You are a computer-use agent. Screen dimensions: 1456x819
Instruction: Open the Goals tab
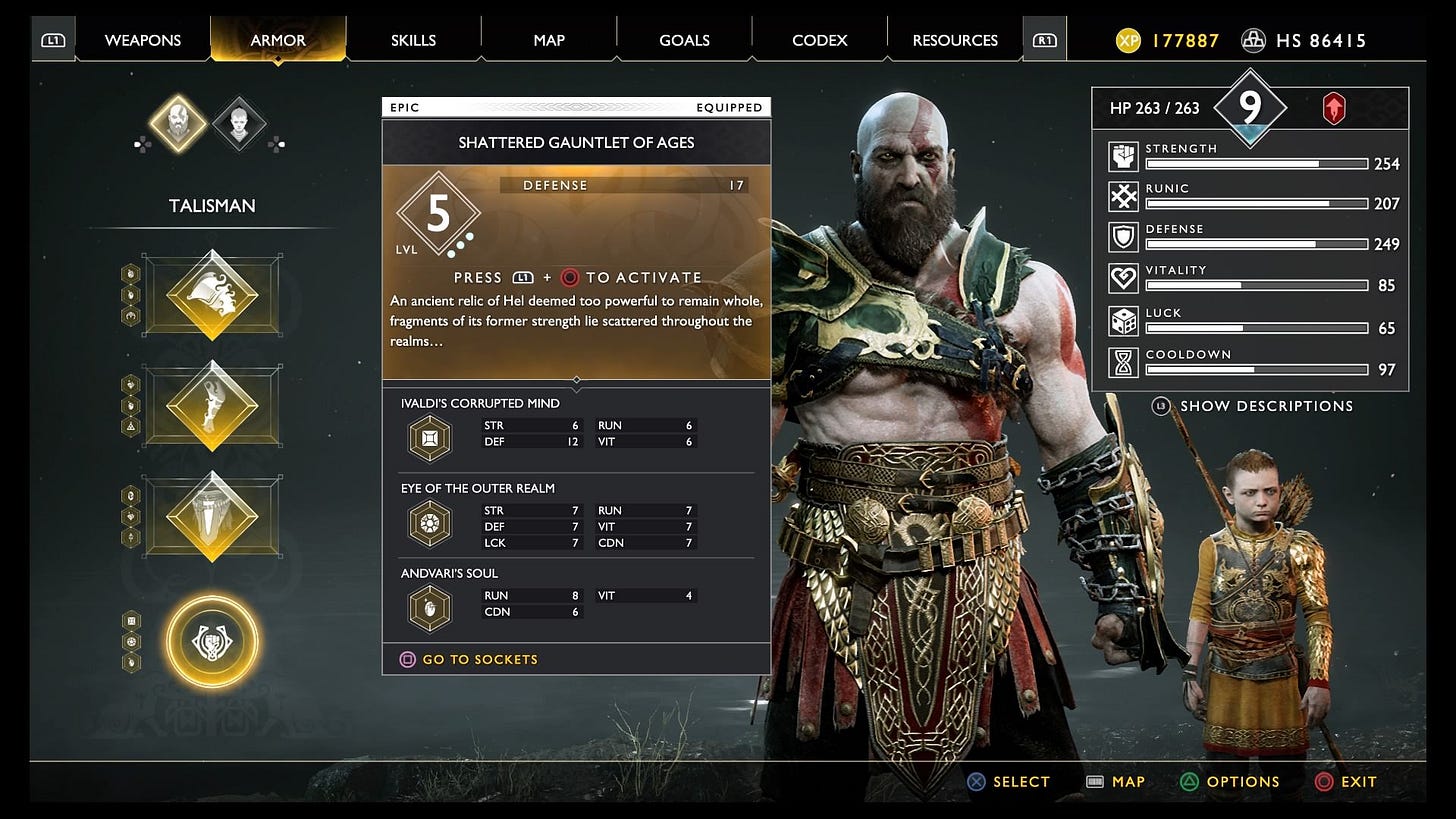[x=684, y=40]
